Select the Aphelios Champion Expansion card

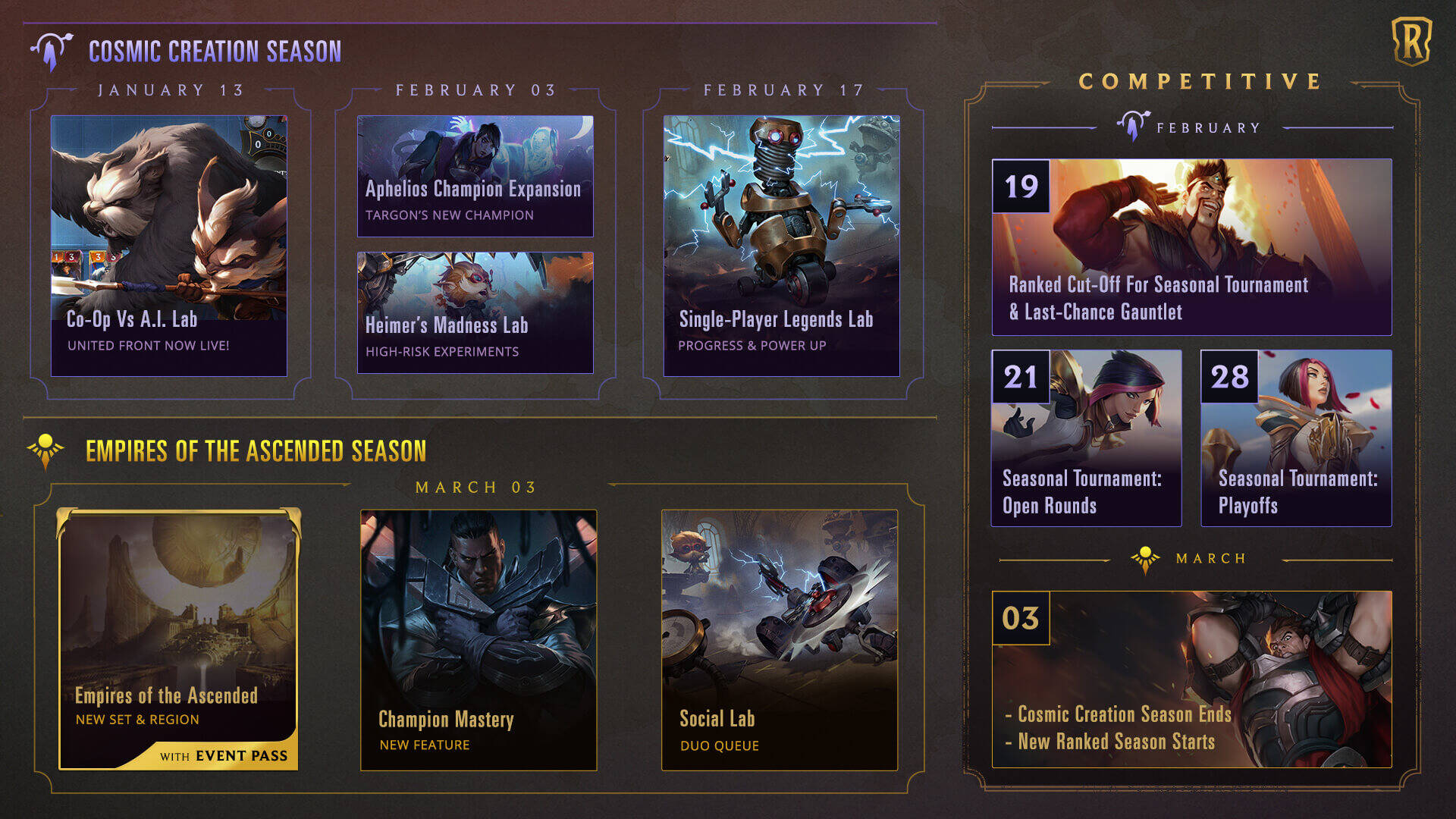coord(475,176)
